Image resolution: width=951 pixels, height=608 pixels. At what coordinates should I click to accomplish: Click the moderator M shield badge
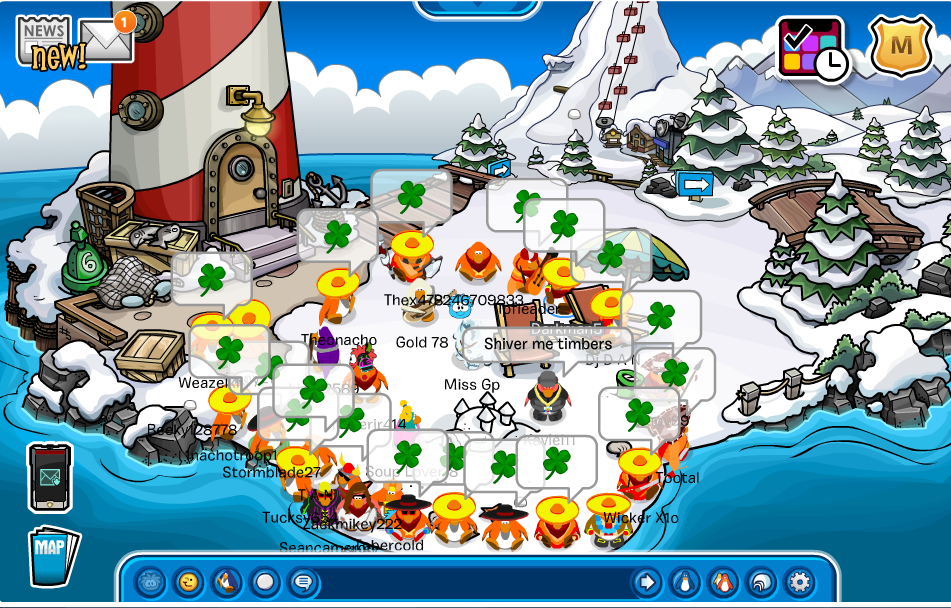click(901, 46)
